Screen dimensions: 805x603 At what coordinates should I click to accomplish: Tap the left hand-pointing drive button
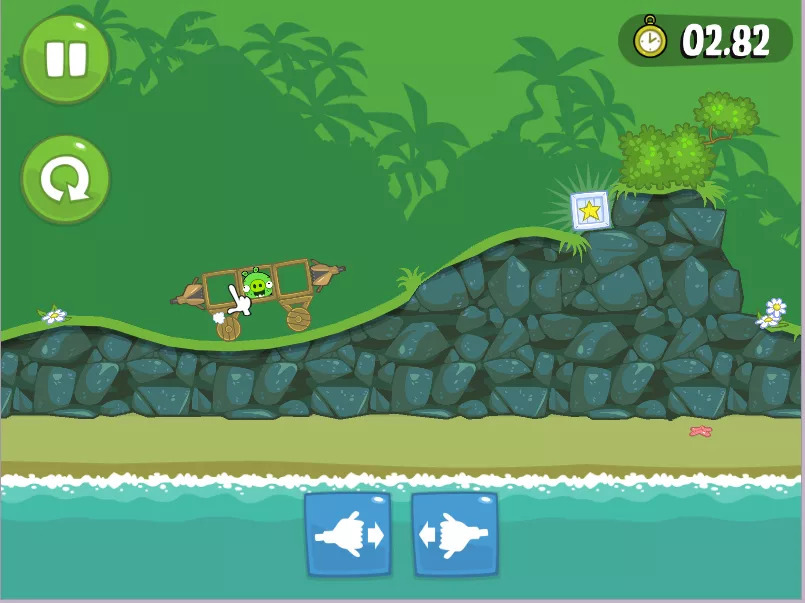click(x=347, y=534)
